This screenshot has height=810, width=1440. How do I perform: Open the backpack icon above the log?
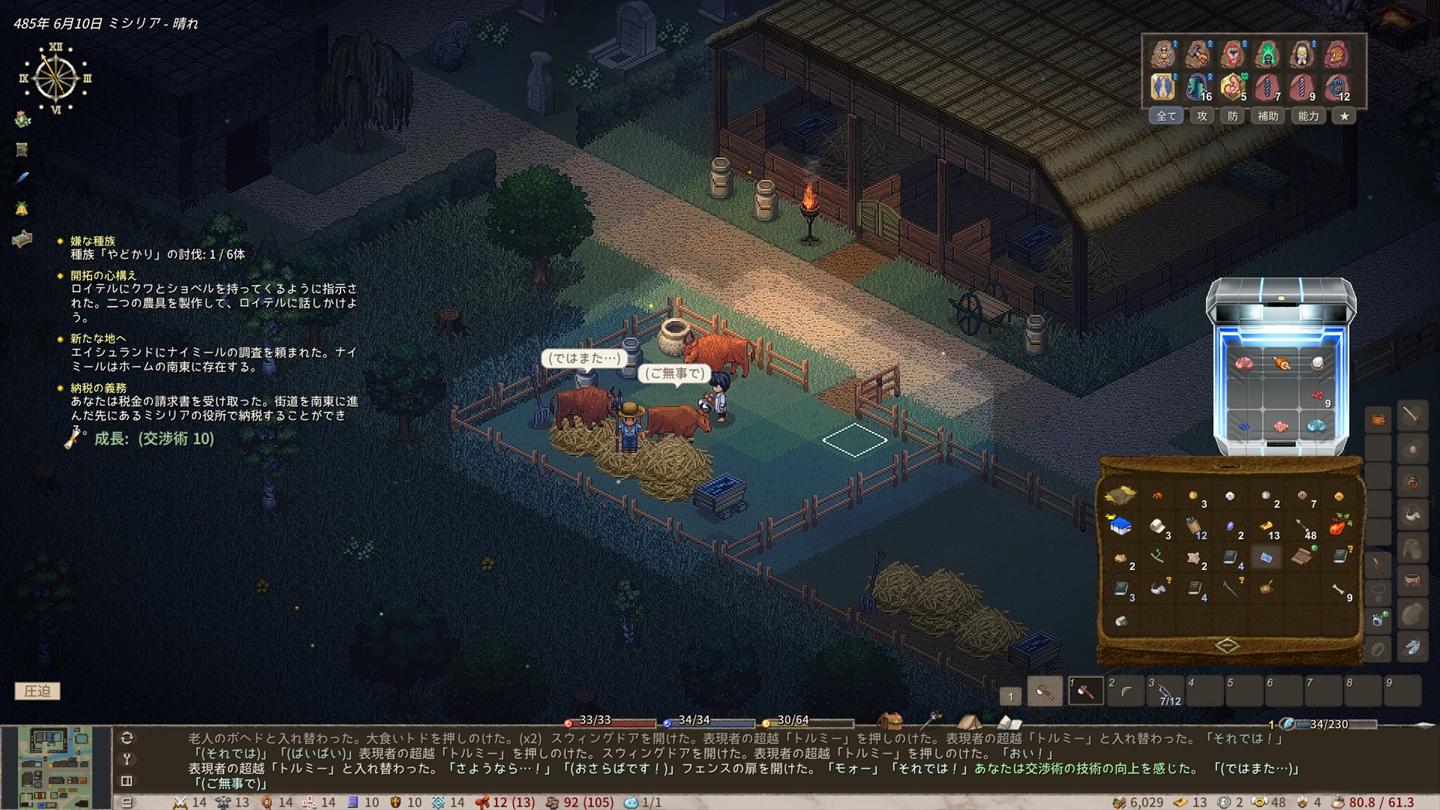point(889,721)
